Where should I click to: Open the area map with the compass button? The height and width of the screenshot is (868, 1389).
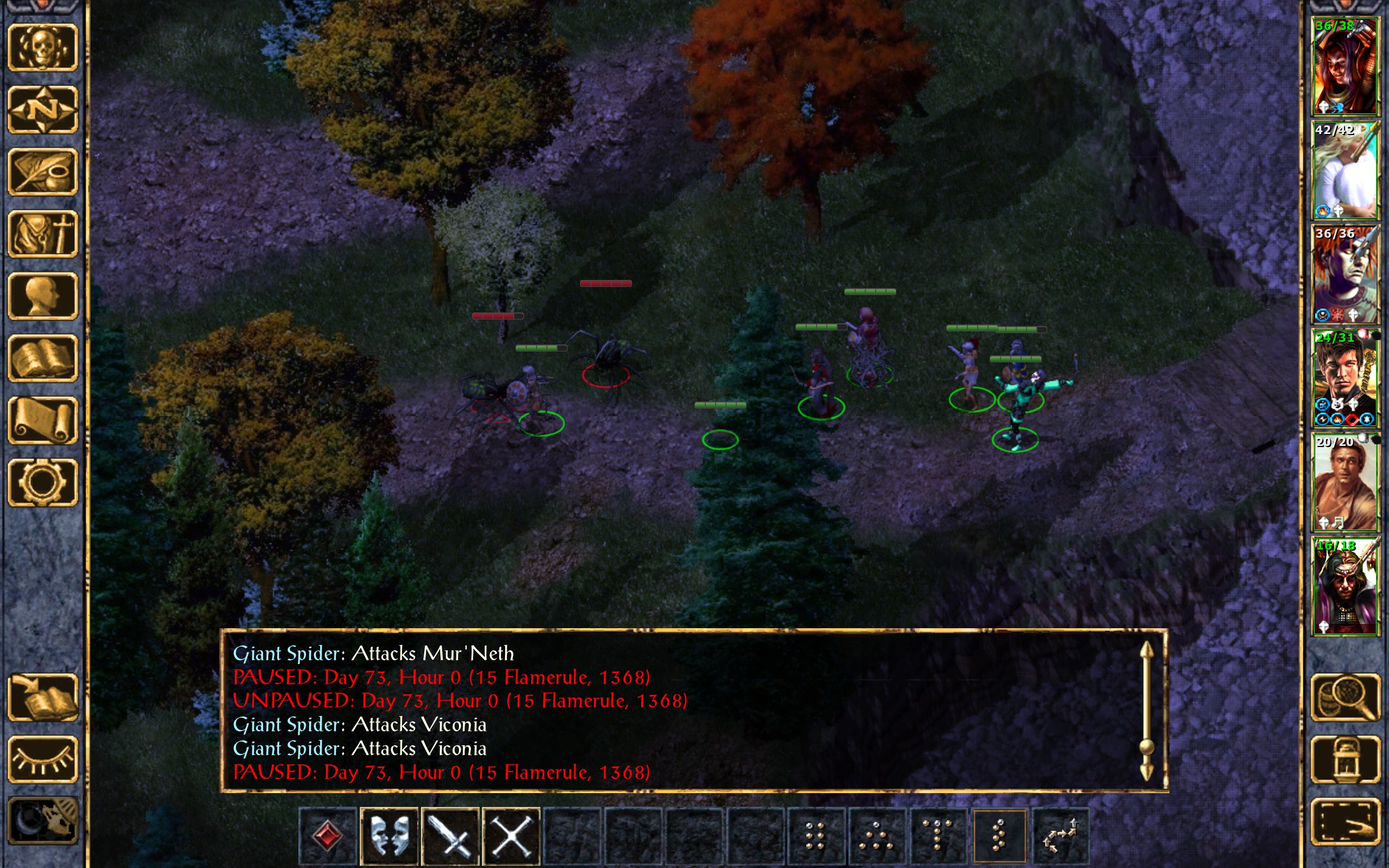pos(42,109)
